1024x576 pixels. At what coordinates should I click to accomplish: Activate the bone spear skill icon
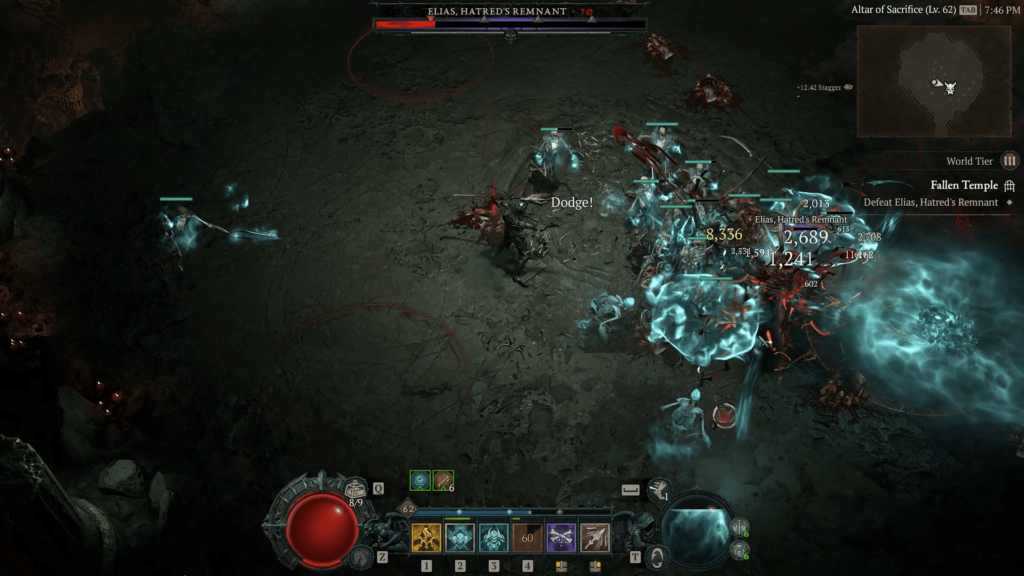point(595,538)
